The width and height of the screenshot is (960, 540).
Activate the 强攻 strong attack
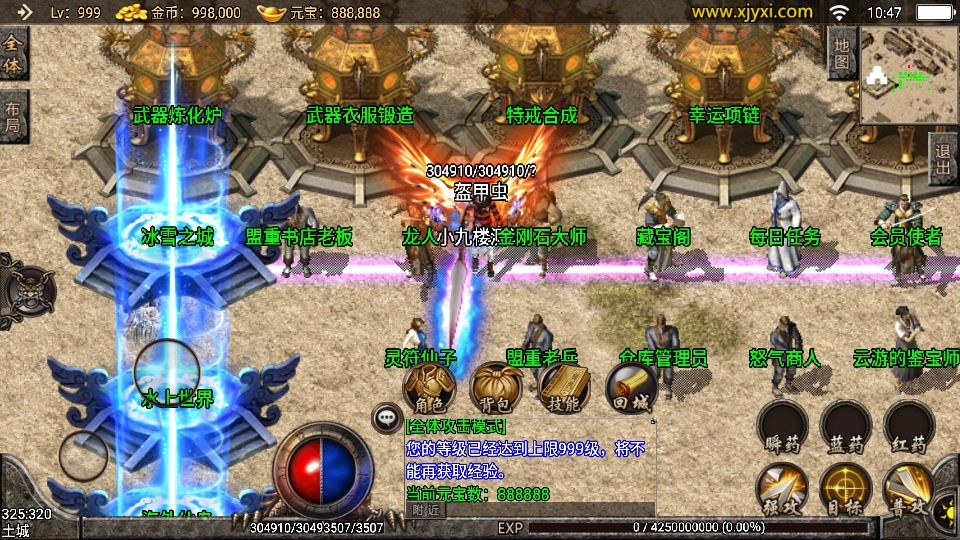tap(782, 490)
